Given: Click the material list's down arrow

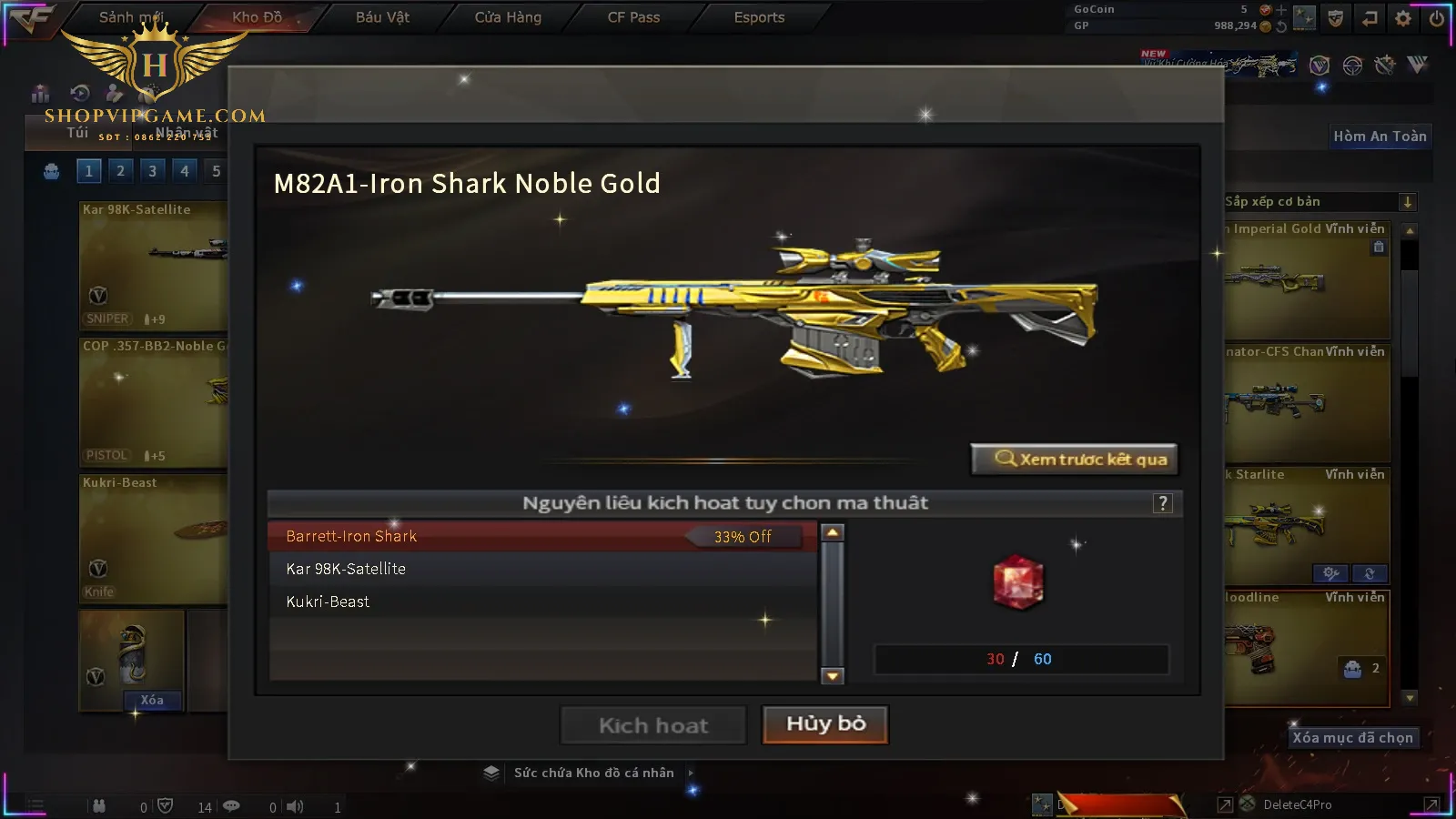Looking at the screenshot, I should point(833,675).
